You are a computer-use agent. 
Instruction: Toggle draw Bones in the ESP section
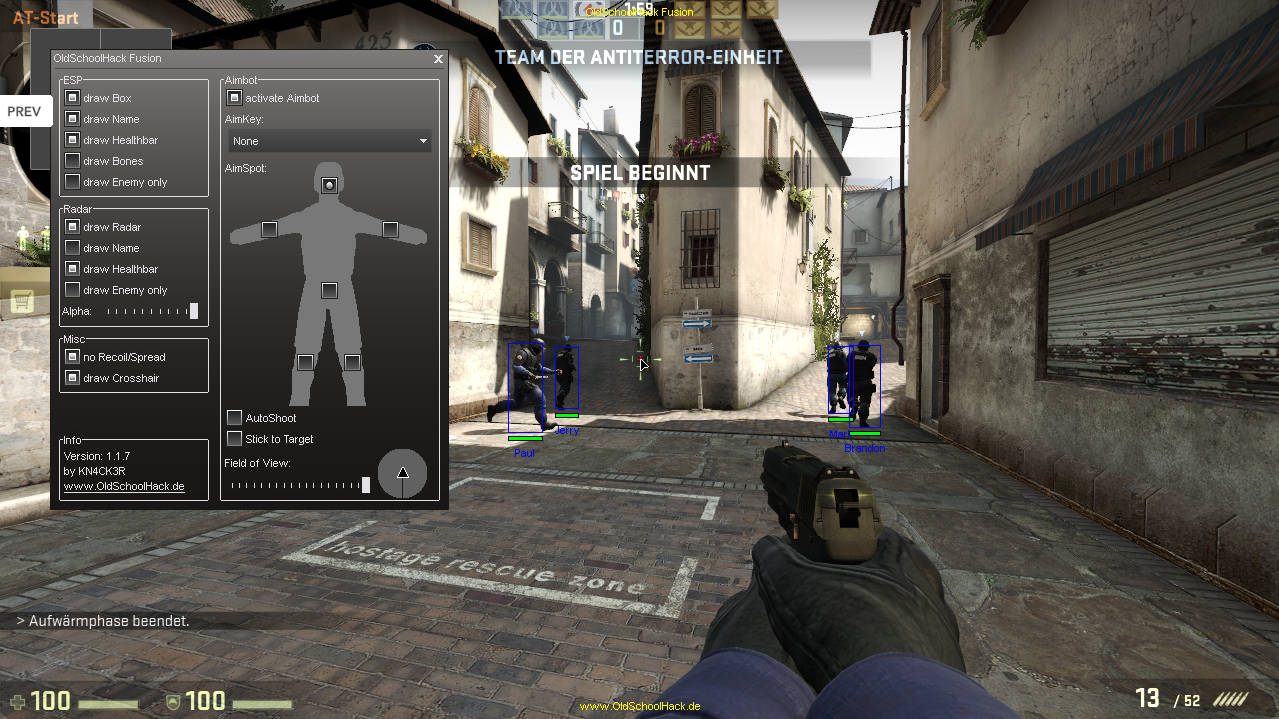point(72,161)
